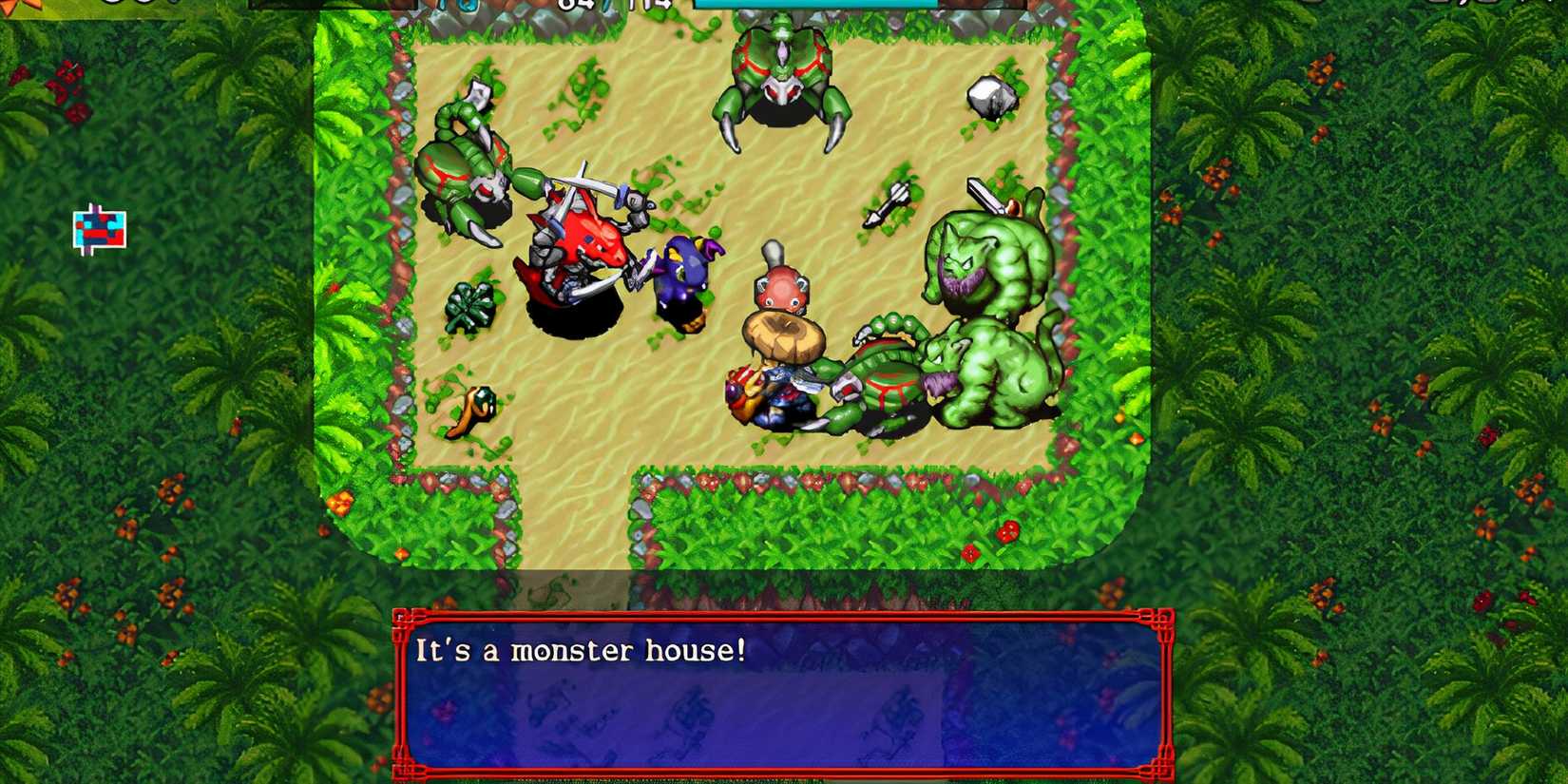
Task: Select the mushroom-hat character near center
Action: click(x=779, y=333)
